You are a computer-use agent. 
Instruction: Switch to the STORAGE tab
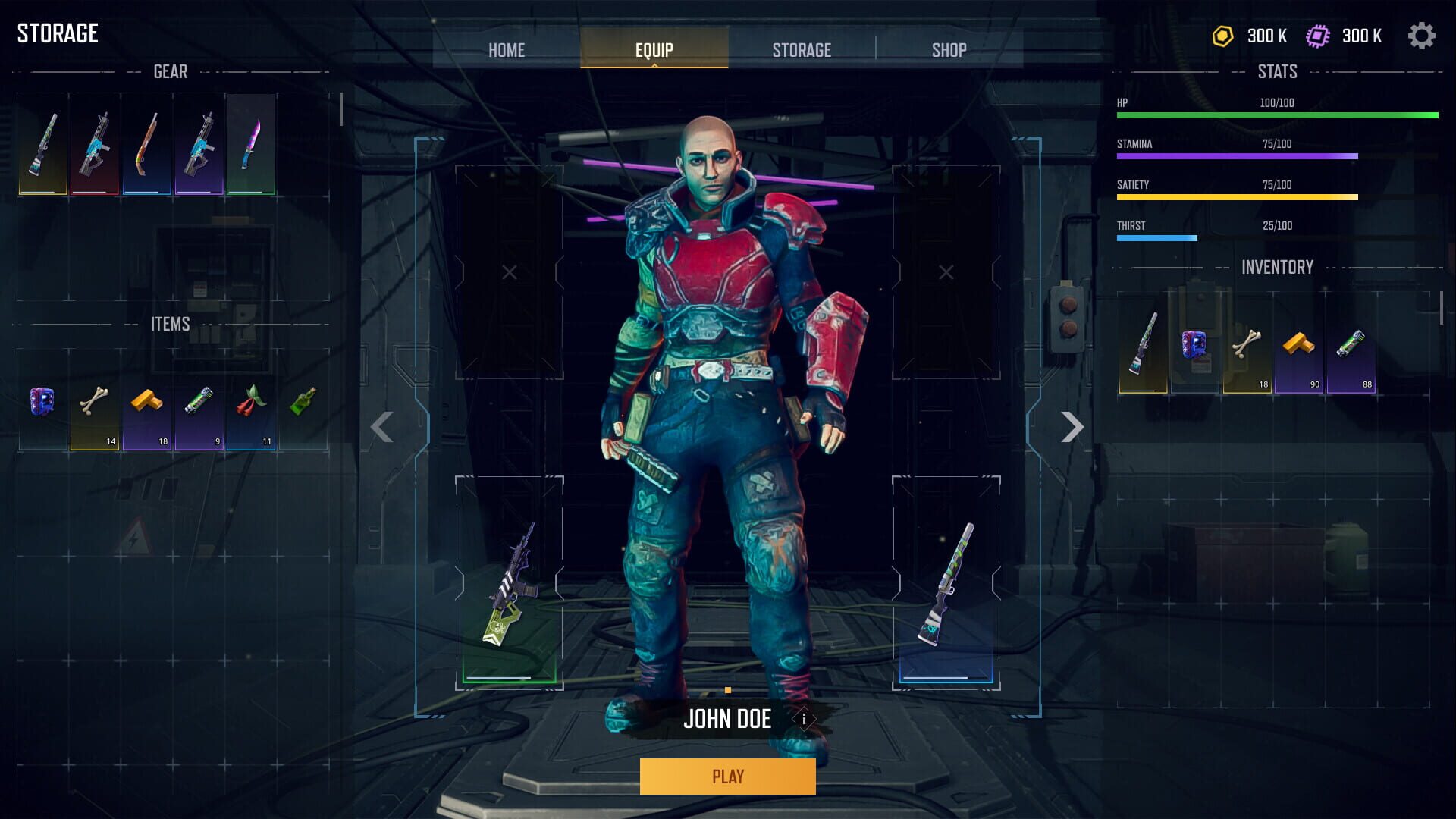point(802,49)
